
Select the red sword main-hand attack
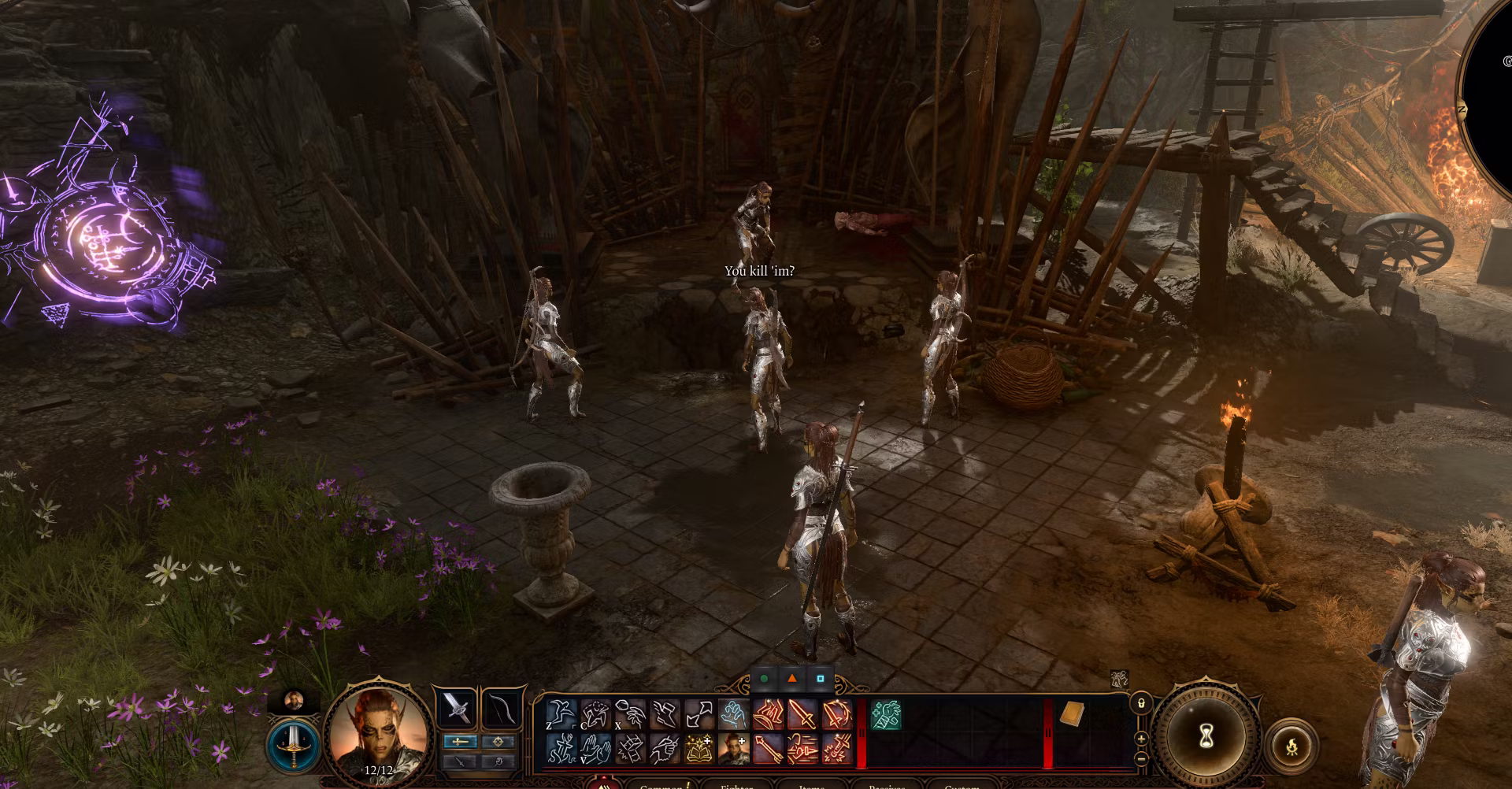tap(802, 715)
